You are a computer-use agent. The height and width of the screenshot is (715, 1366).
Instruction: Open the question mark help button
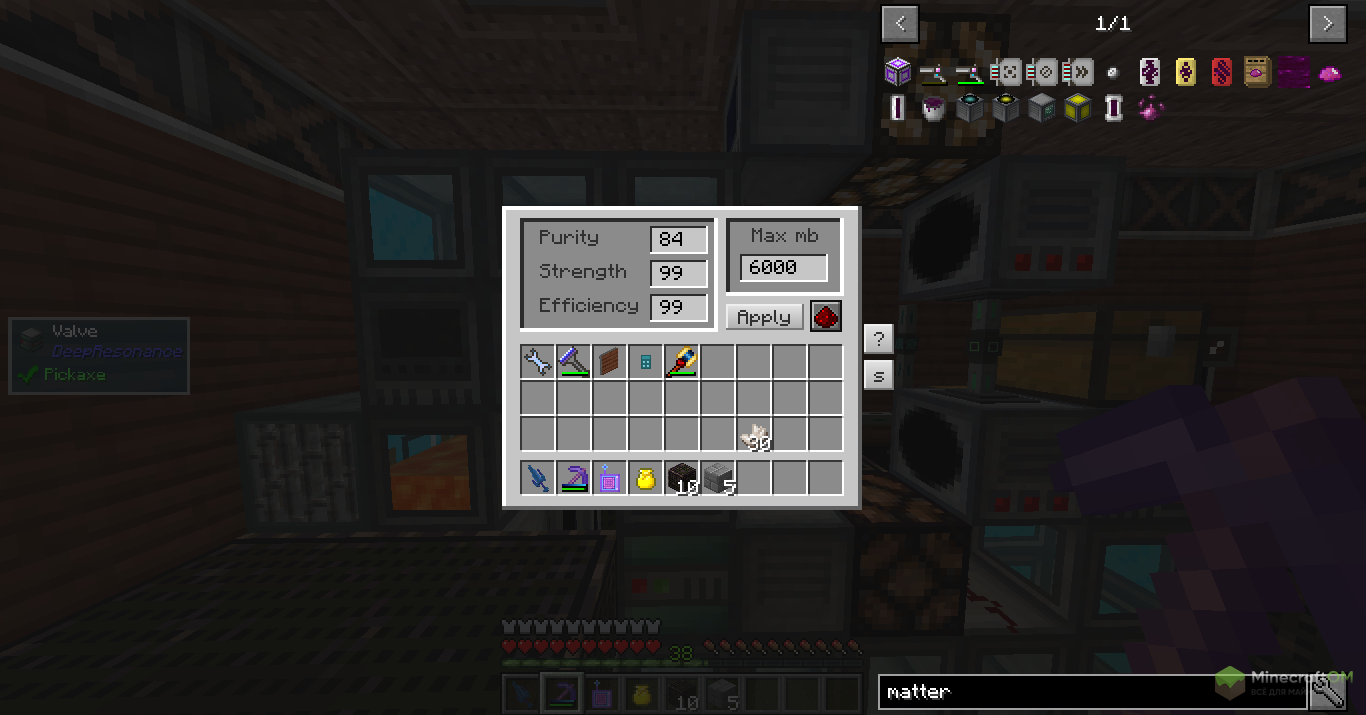pos(878,339)
